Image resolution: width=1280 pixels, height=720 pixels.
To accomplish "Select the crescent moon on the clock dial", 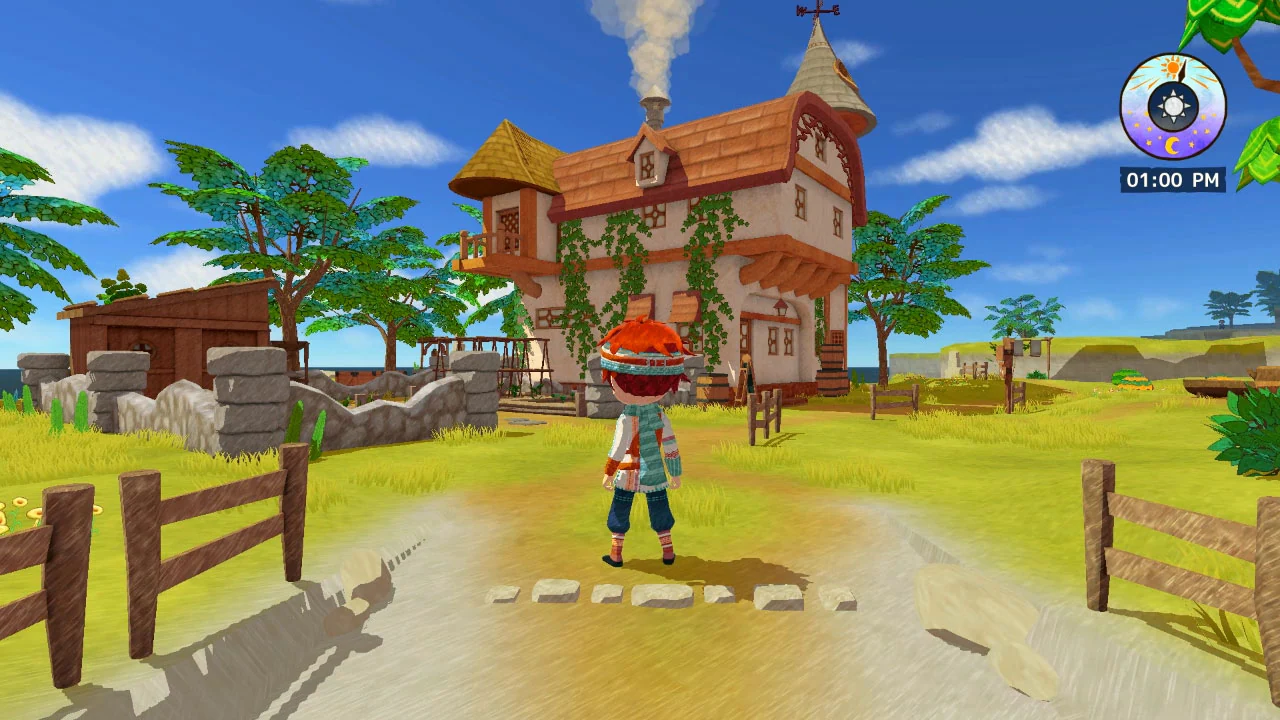I will (1173, 144).
